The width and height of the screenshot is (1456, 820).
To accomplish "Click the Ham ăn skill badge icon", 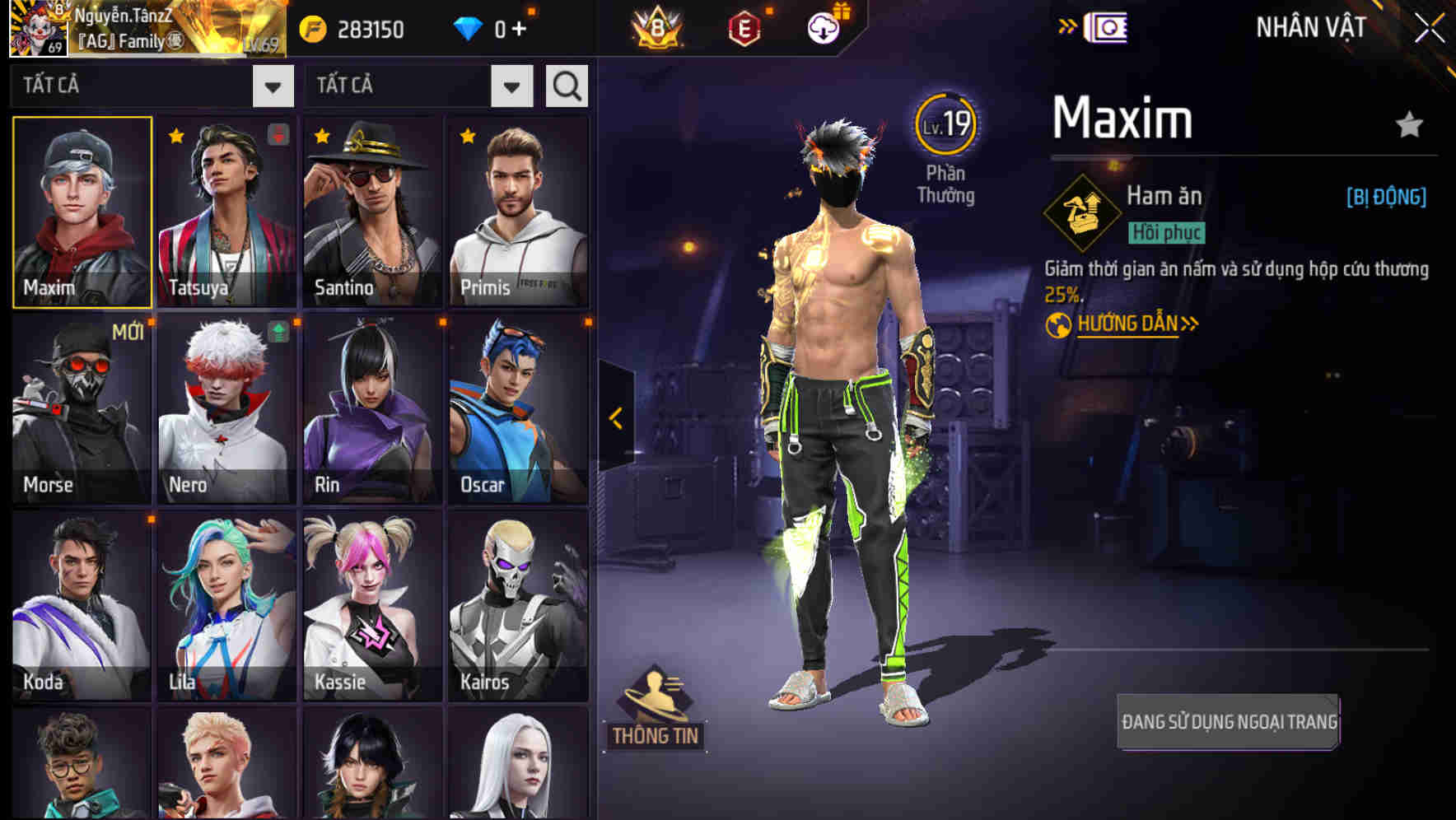I will click(x=1081, y=212).
